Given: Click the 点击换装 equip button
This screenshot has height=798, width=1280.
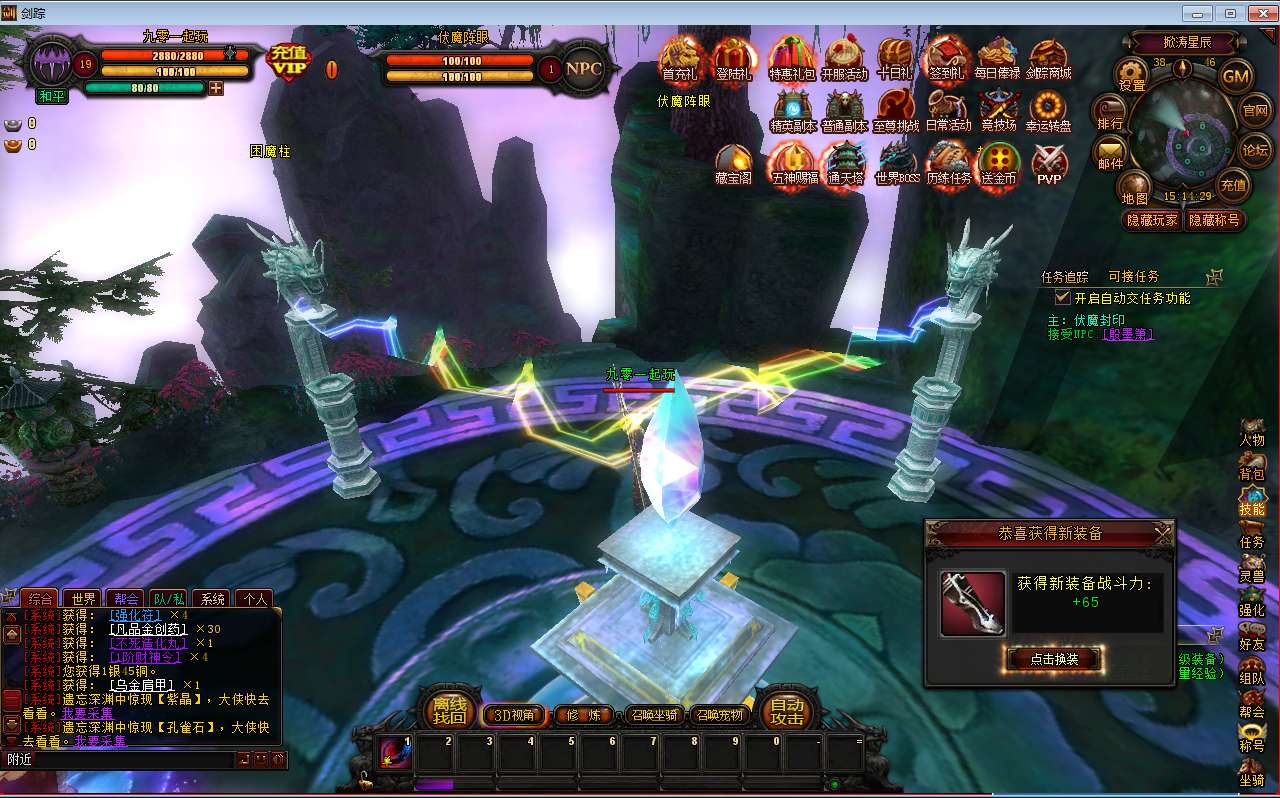Looking at the screenshot, I should point(1054,660).
